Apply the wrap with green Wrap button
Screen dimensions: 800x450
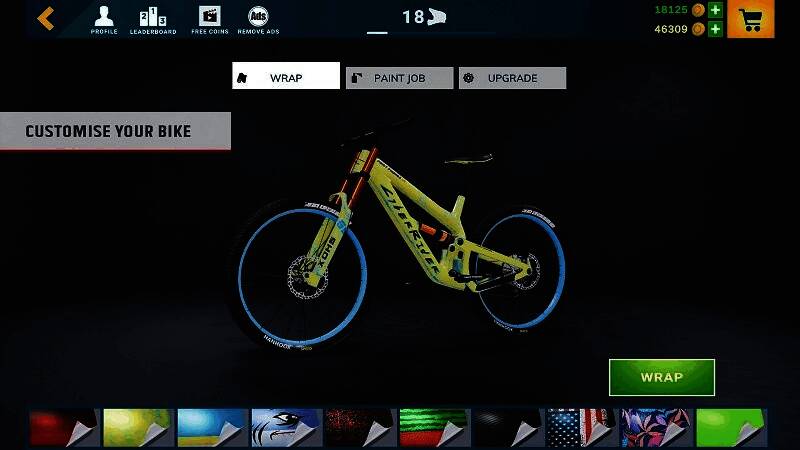661,377
